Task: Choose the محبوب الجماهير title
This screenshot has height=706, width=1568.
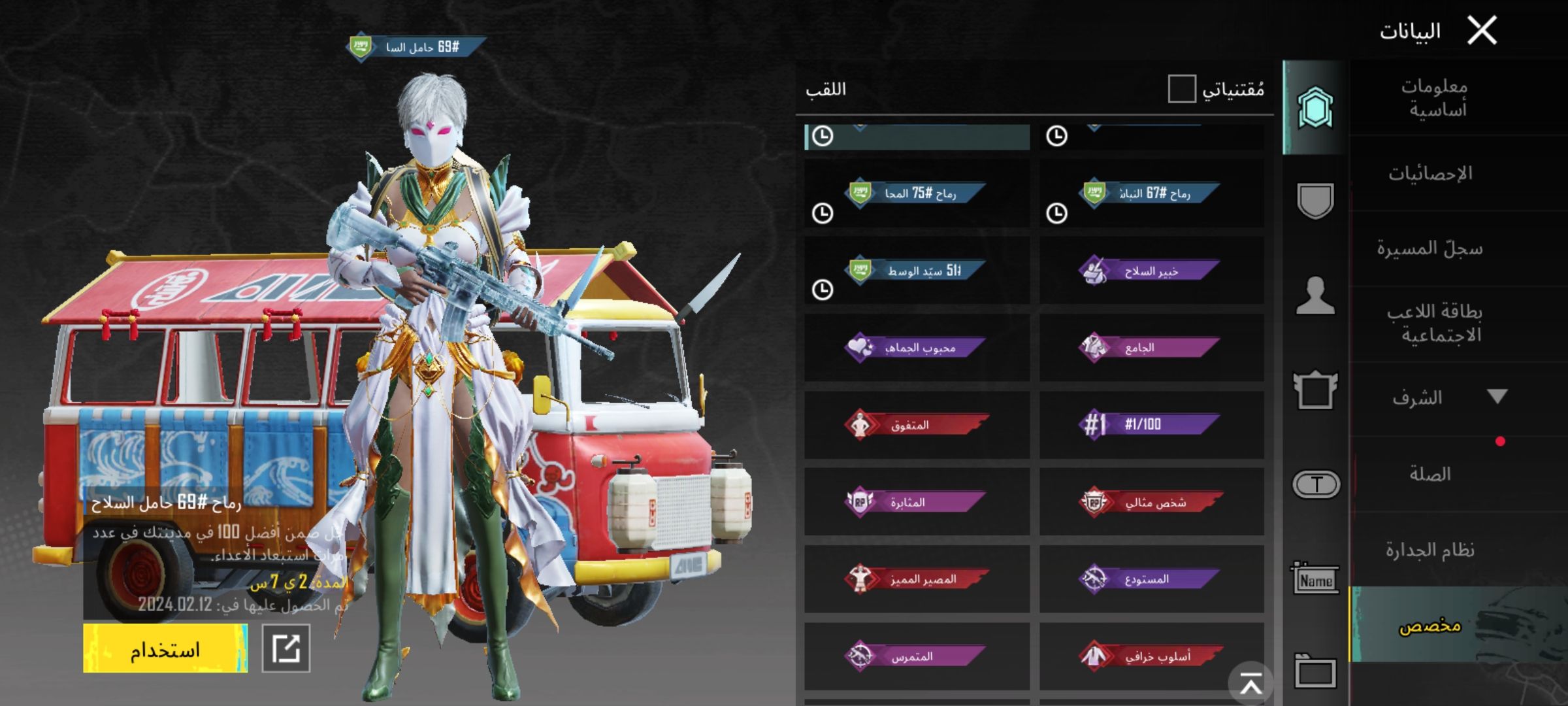Action: point(917,348)
